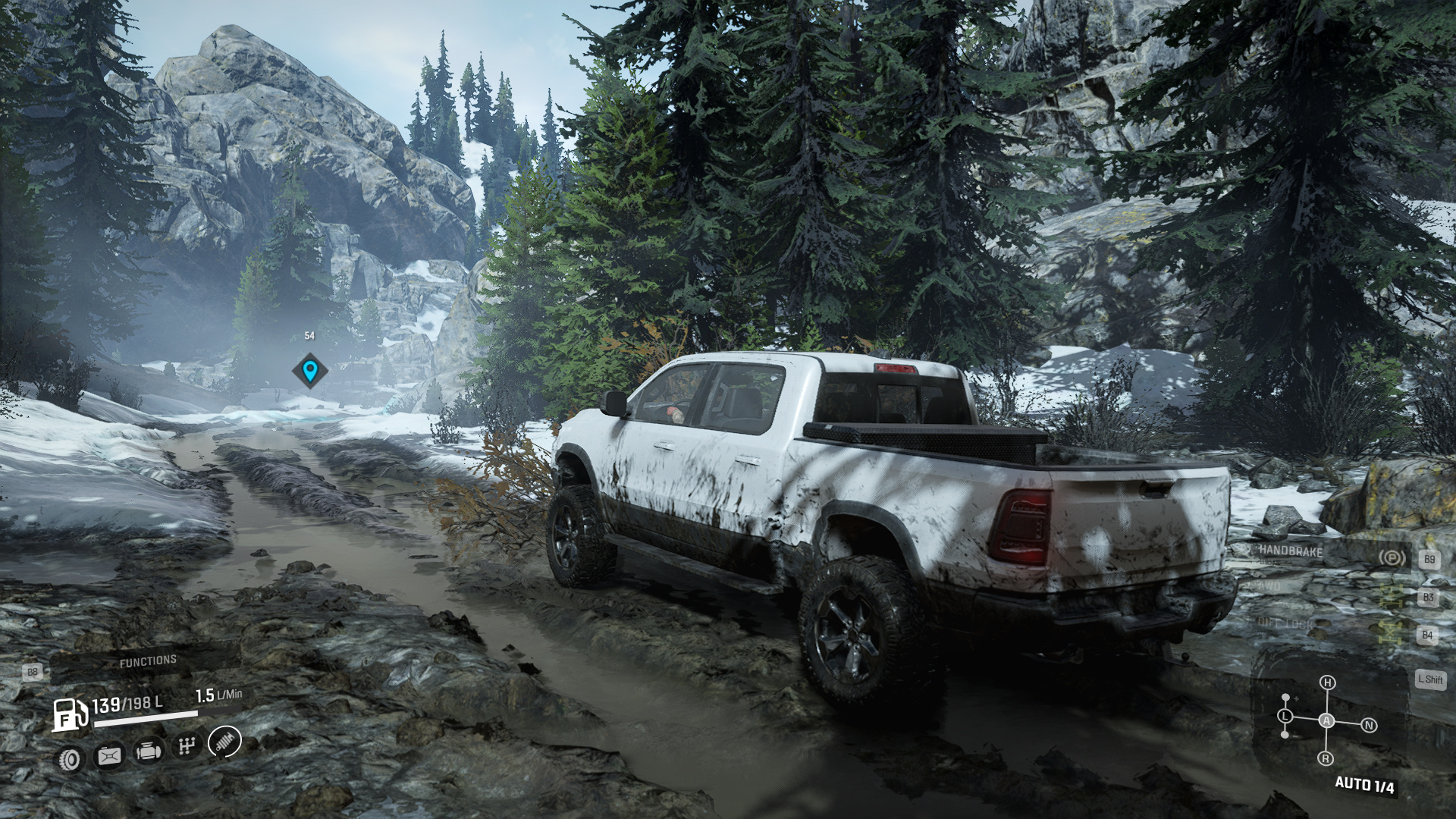Click the fuel pump icon
The width and height of the screenshot is (1456, 819).
click(x=70, y=714)
